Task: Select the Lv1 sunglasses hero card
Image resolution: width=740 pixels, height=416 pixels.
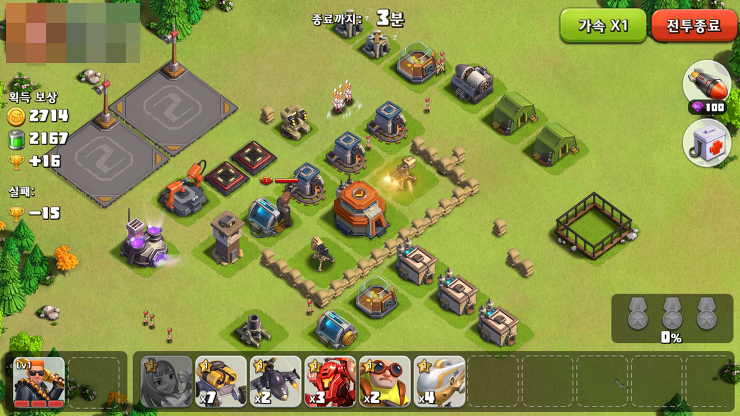Action: [x=39, y=381]
